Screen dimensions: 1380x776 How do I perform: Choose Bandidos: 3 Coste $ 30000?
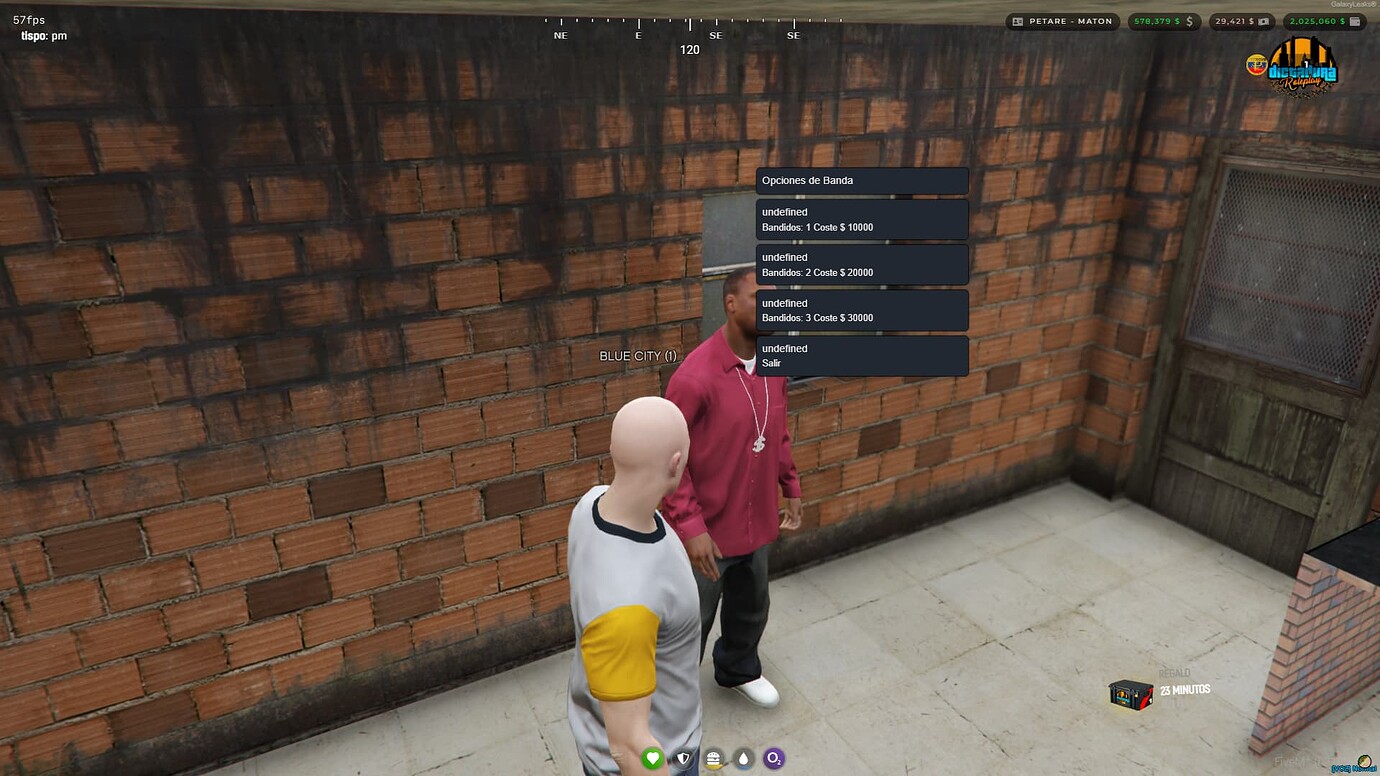(x=862, y=310)
